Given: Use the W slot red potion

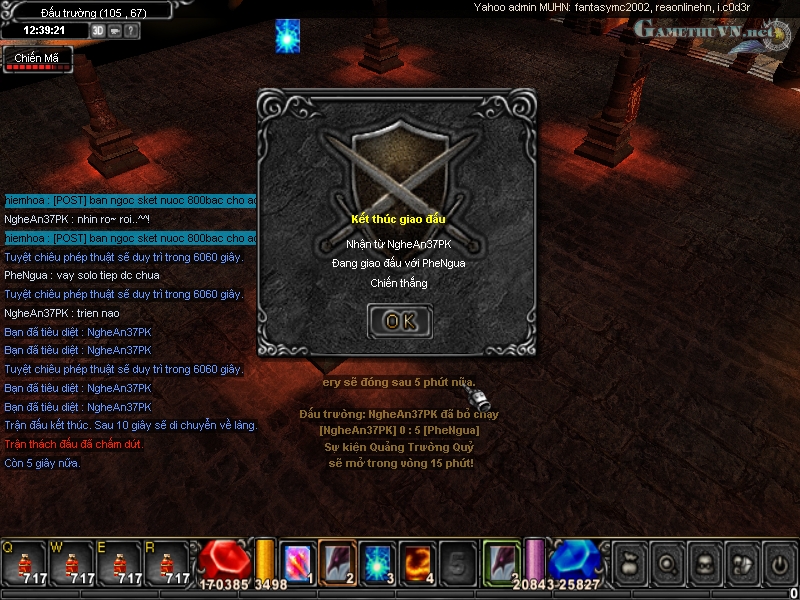Looking at the screenshot, I should (71, 564).
